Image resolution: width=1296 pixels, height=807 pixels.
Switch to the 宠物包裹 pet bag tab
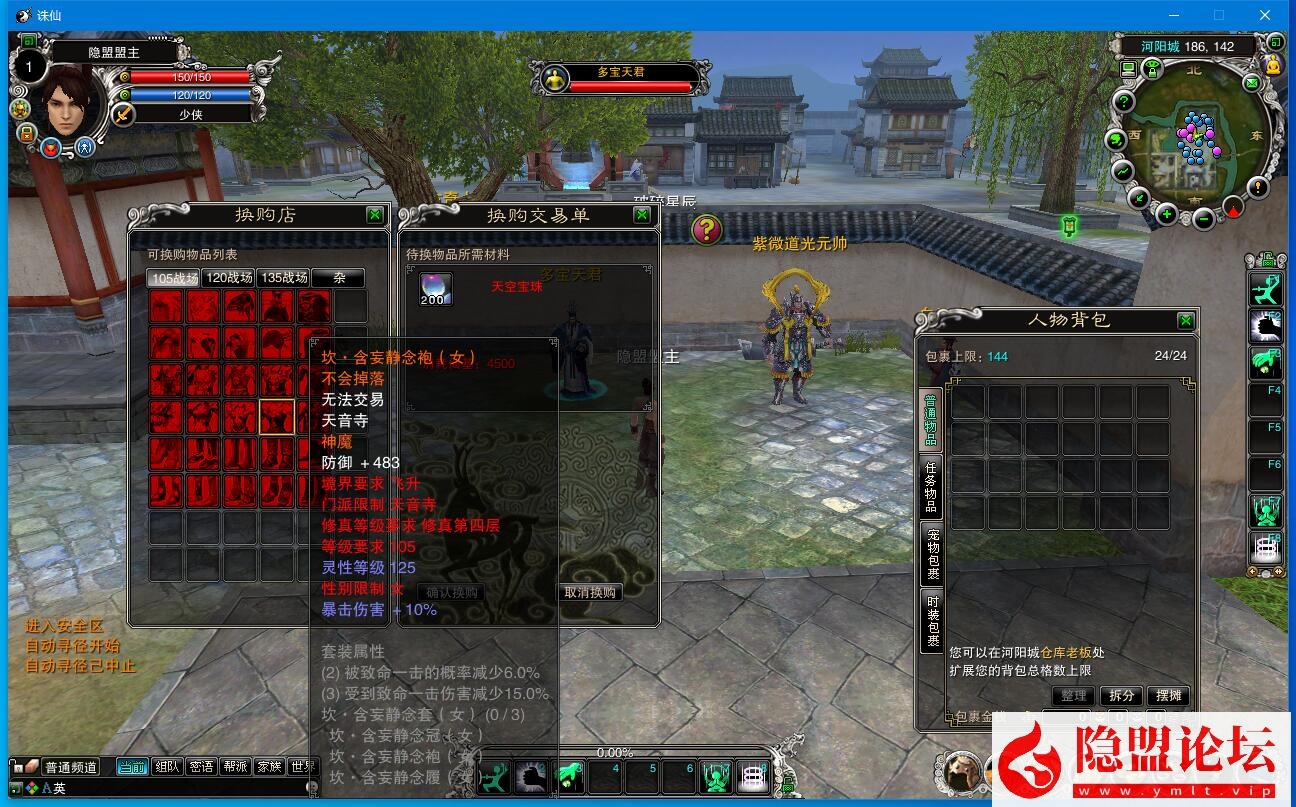click(931, 553)
